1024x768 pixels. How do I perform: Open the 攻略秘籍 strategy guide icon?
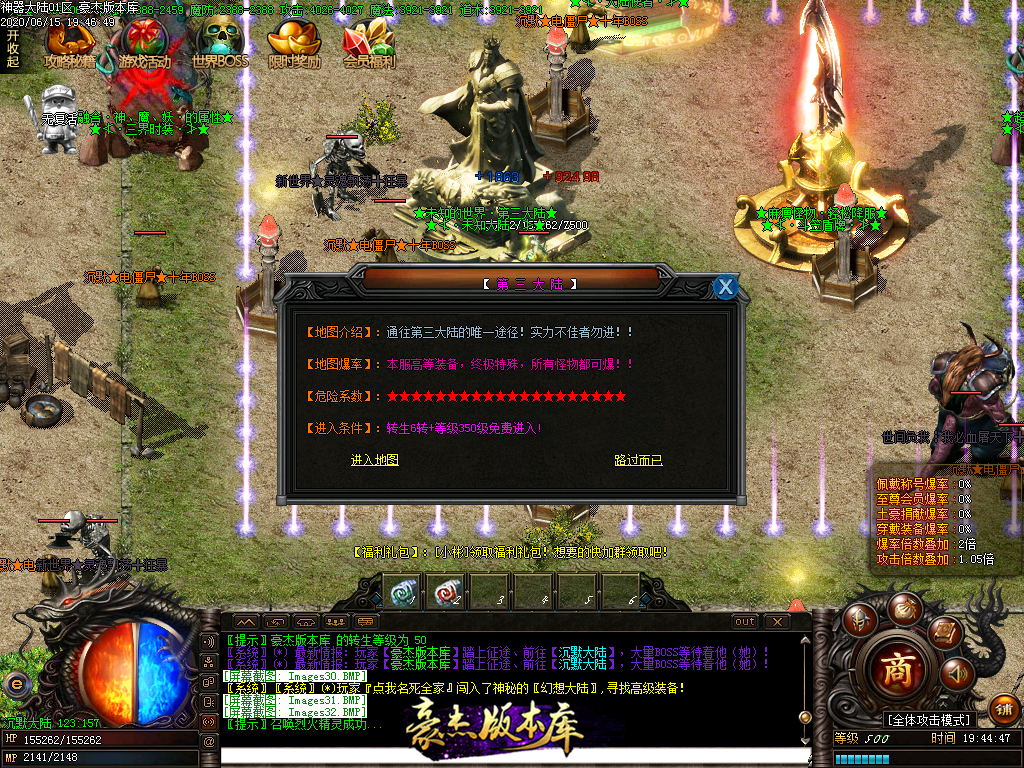70,44
